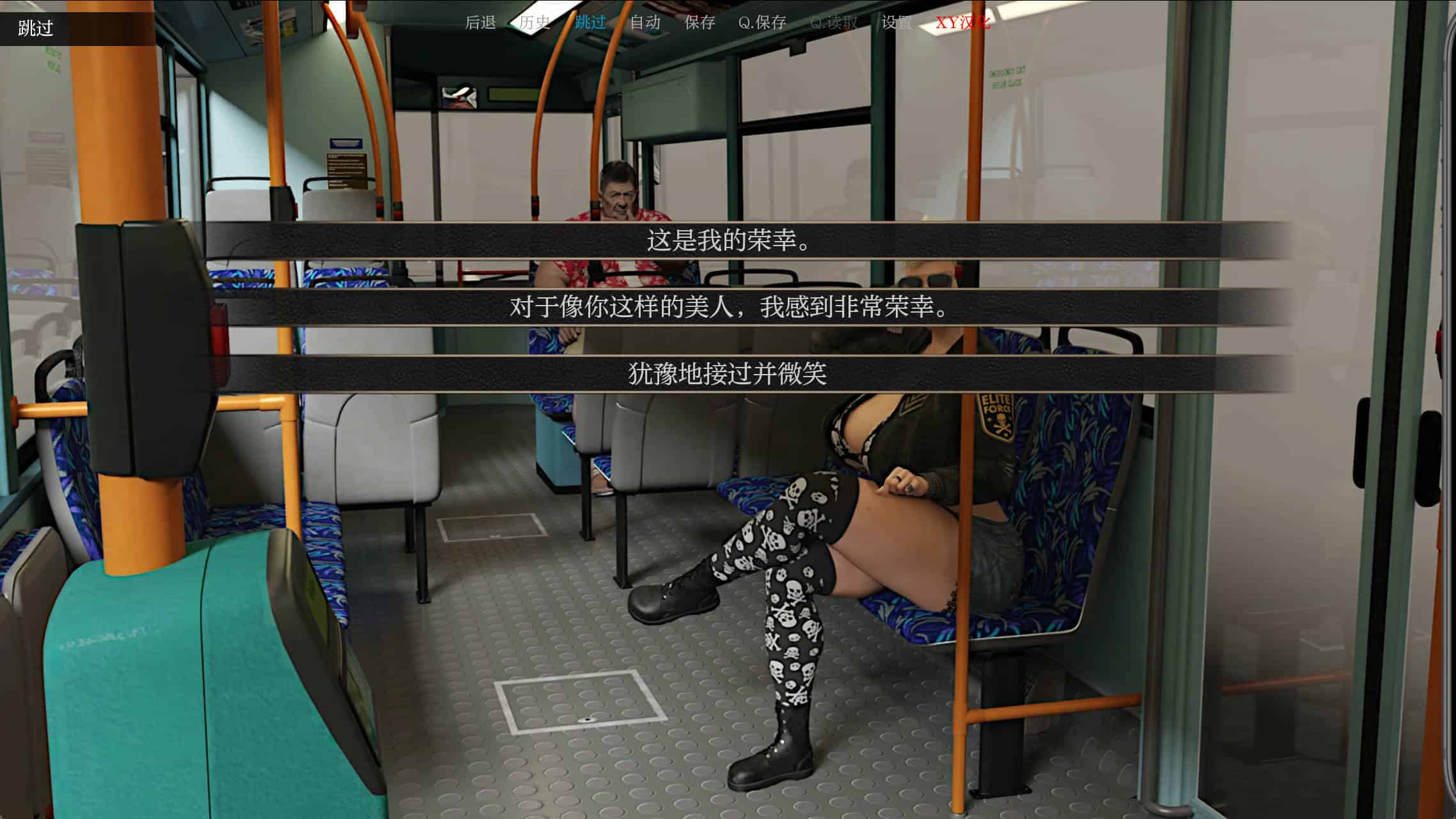This screenshot has width=1456, height=819.
Task: Use Q.保存 quick save
Action: [x=762, y=23]
